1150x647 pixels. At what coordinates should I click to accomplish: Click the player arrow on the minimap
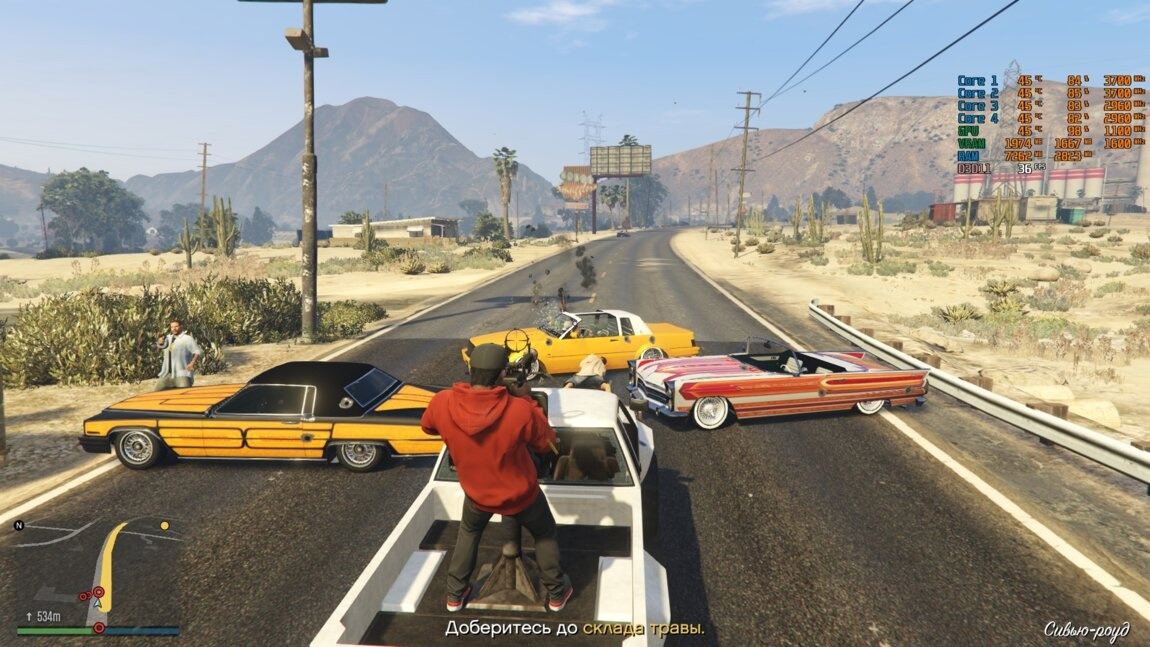pos(97,603)
